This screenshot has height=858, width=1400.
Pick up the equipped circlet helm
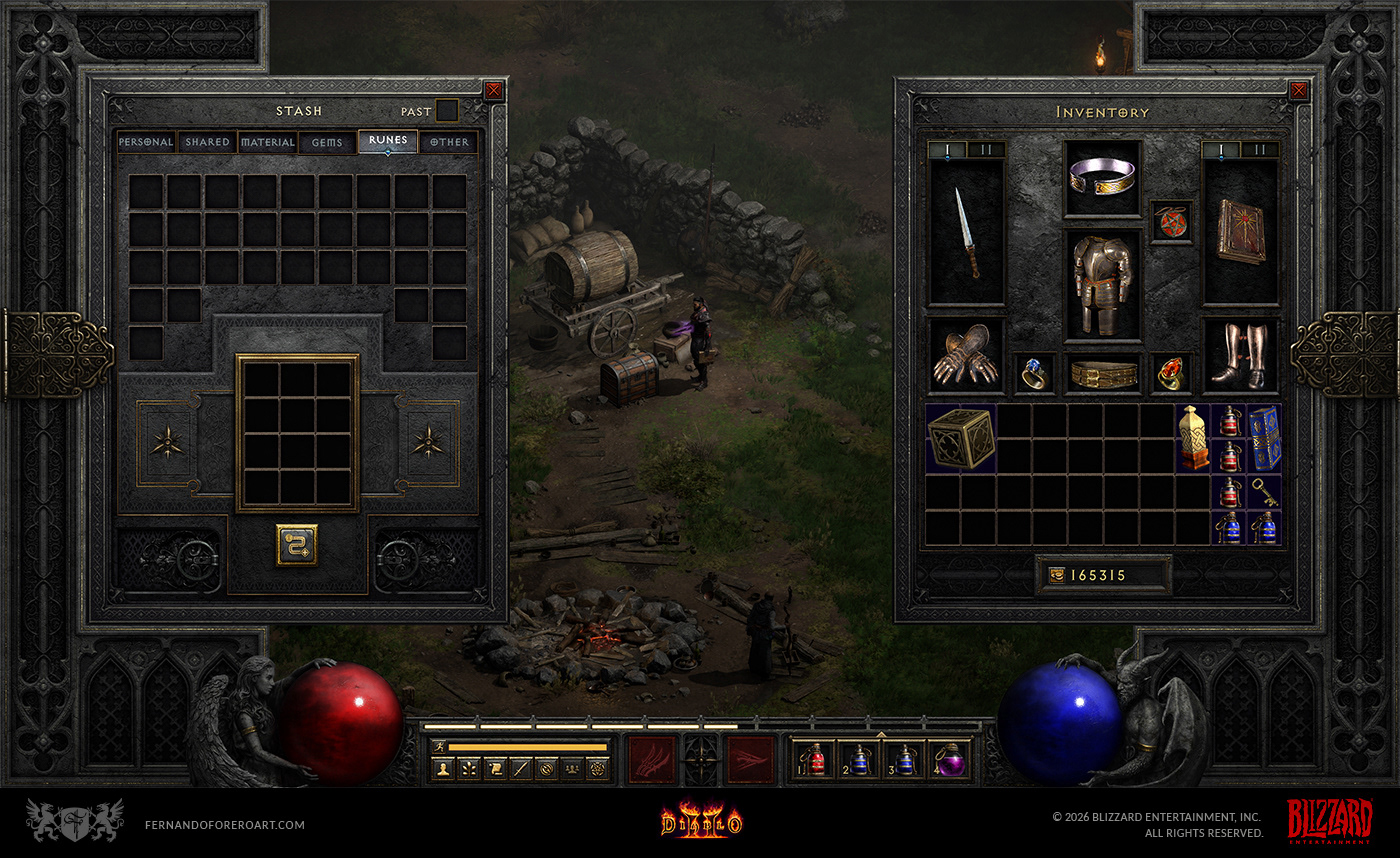(1103, 178)
